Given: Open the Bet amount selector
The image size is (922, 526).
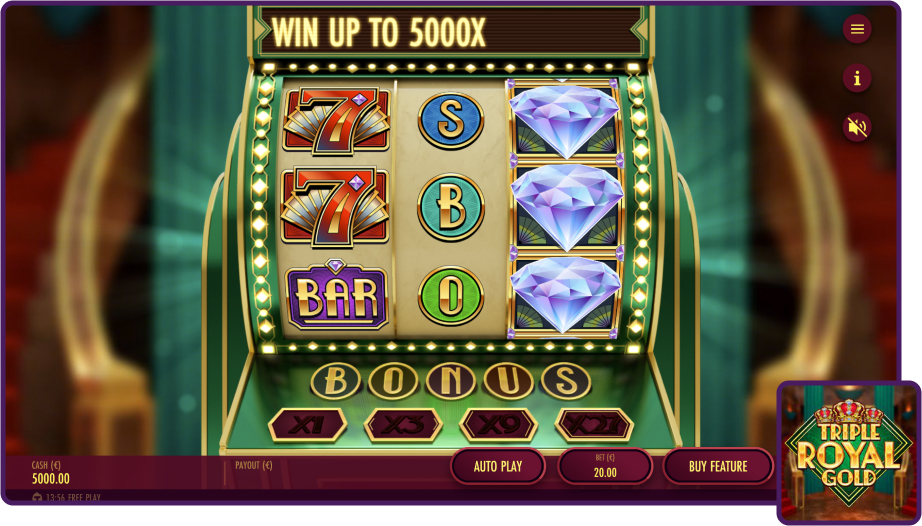Looking at the screenshot, I should (x=604, y=466).
